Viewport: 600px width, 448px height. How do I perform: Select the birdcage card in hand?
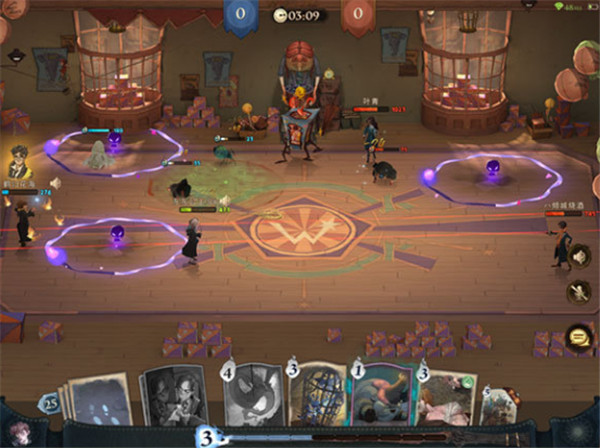point(317,398)
